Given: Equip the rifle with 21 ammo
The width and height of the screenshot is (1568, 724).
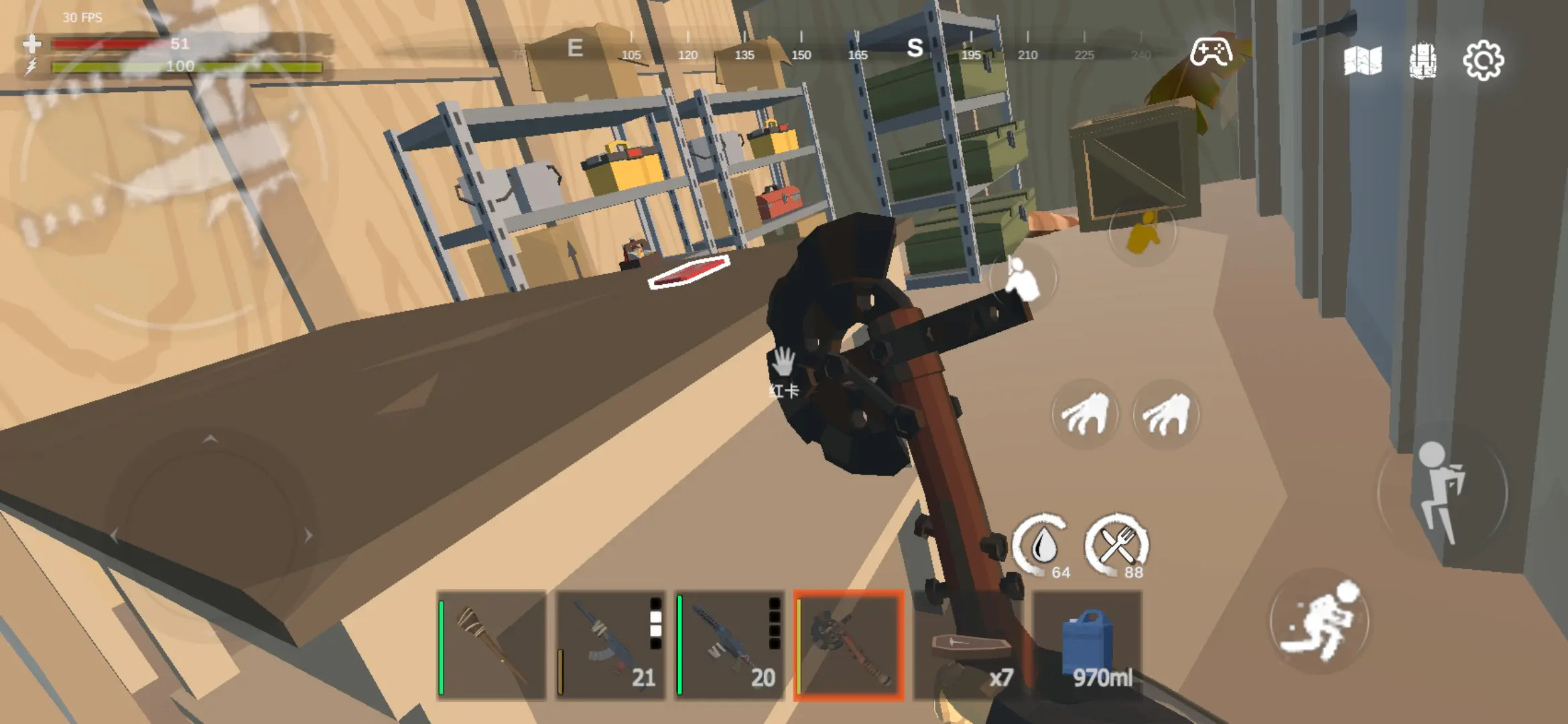Looking at the screenshot, I should pyautogui.click(x=610, y=645).
